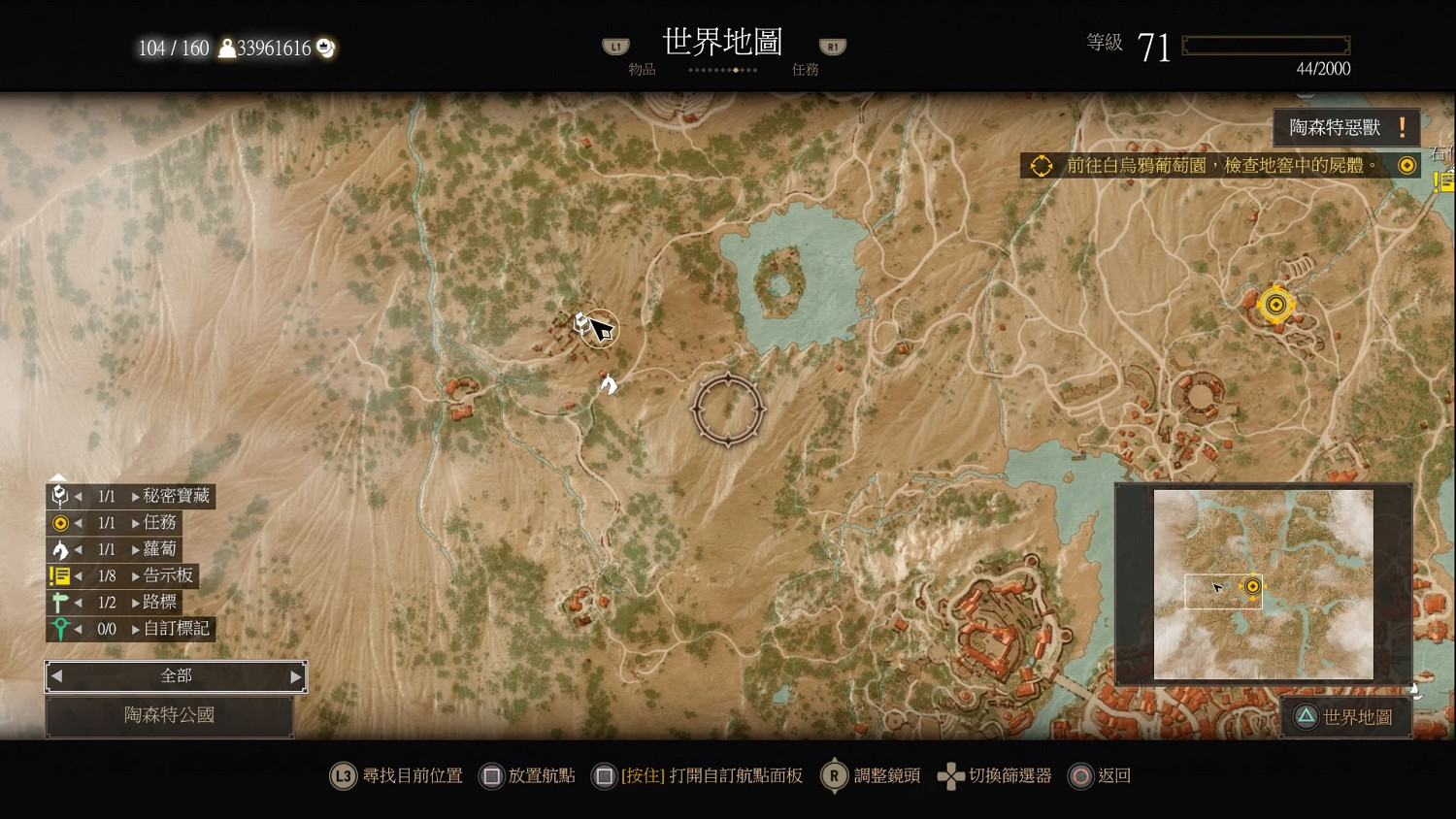The width and height of the screenshot is (1456, 819).
Task: Click the 自訂標記 custom marker pin icon
Action: point(60,628)
